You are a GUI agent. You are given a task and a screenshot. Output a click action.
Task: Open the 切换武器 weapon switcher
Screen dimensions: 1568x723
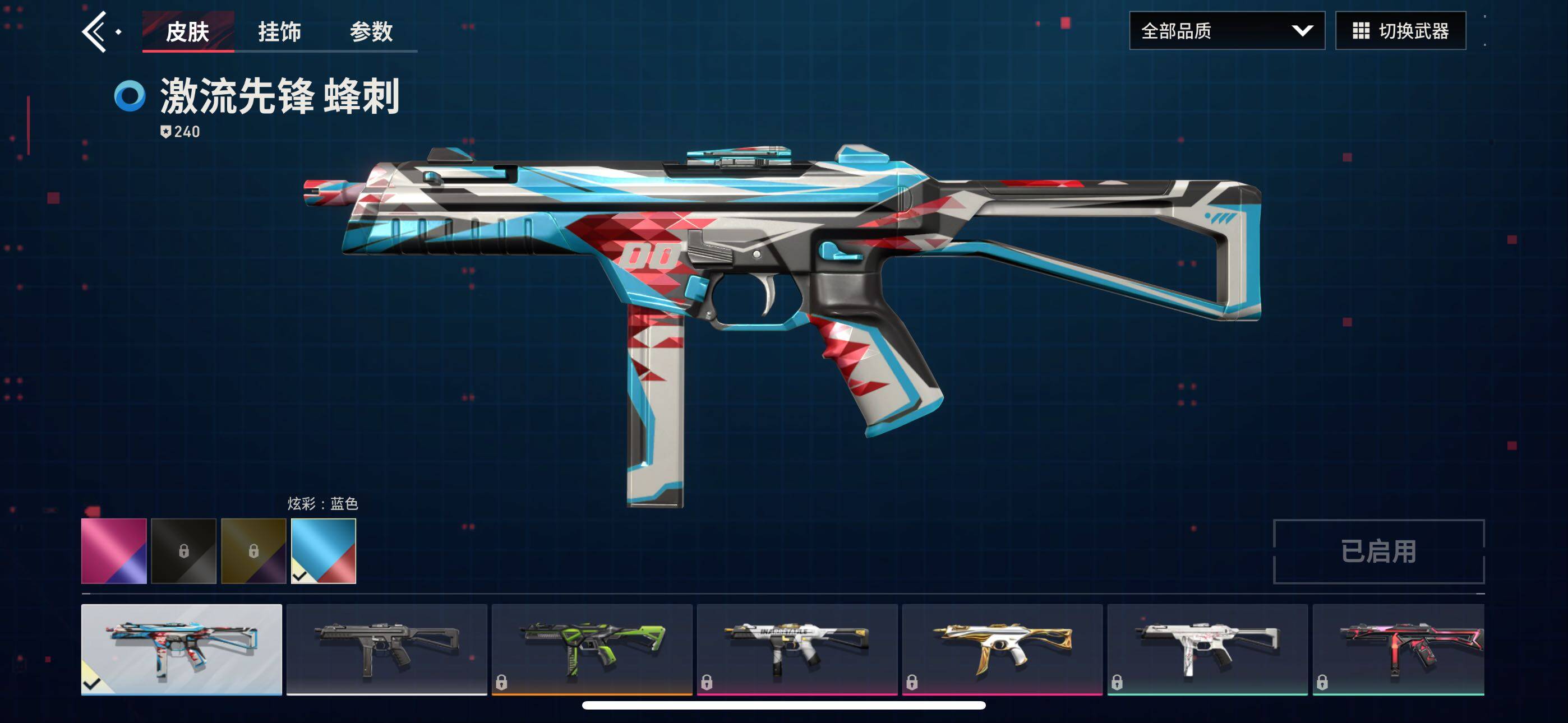click(1400, 30)
